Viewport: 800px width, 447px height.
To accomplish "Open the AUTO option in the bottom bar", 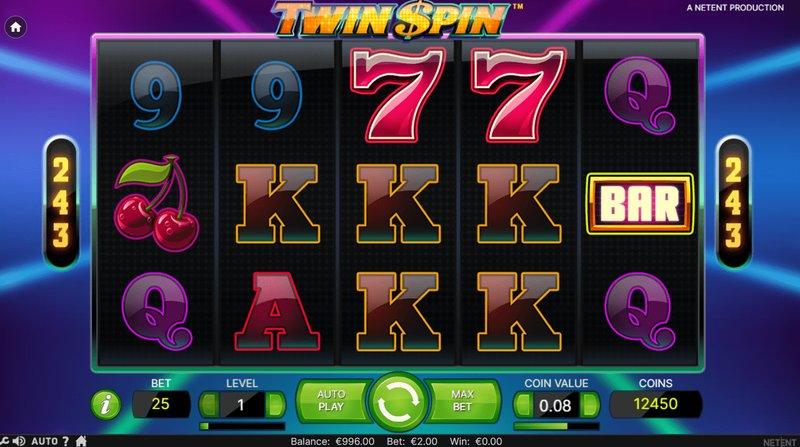I will [44, 440].
